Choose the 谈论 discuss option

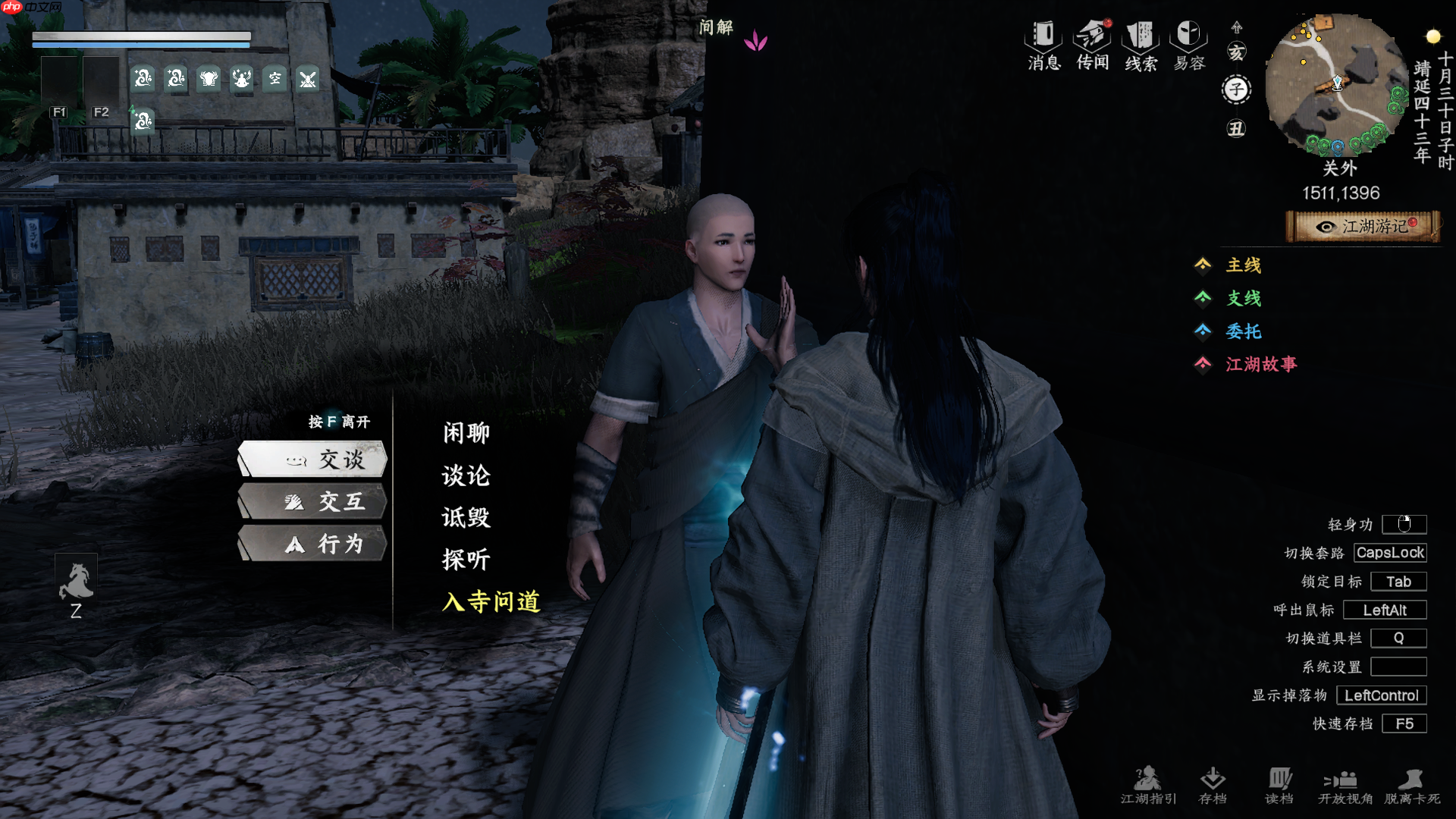[466, 475]
